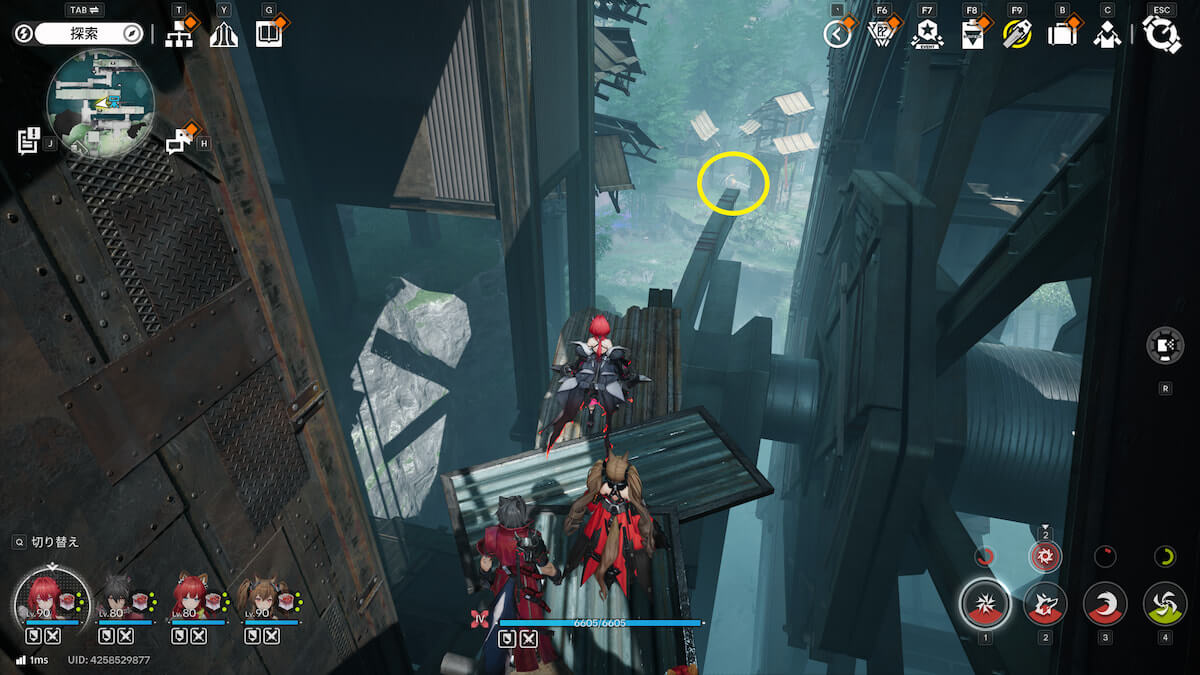Open the clipboard with downward triangle
Screen dimensions: 1200x675
[971, 35]
